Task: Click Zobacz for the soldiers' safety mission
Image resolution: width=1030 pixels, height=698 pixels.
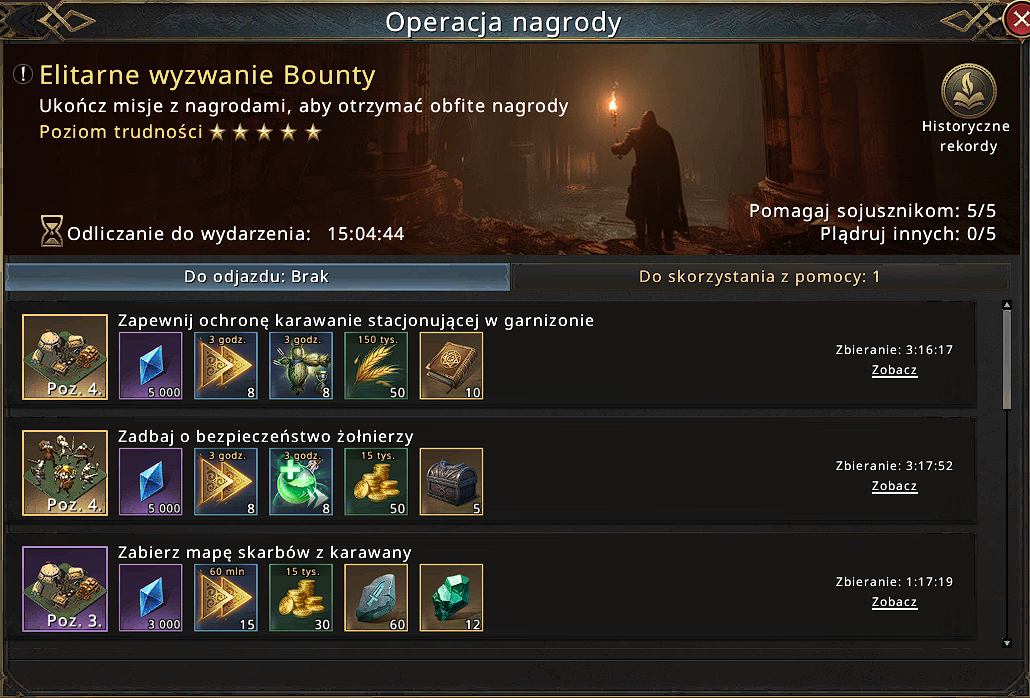Action: 894,486
